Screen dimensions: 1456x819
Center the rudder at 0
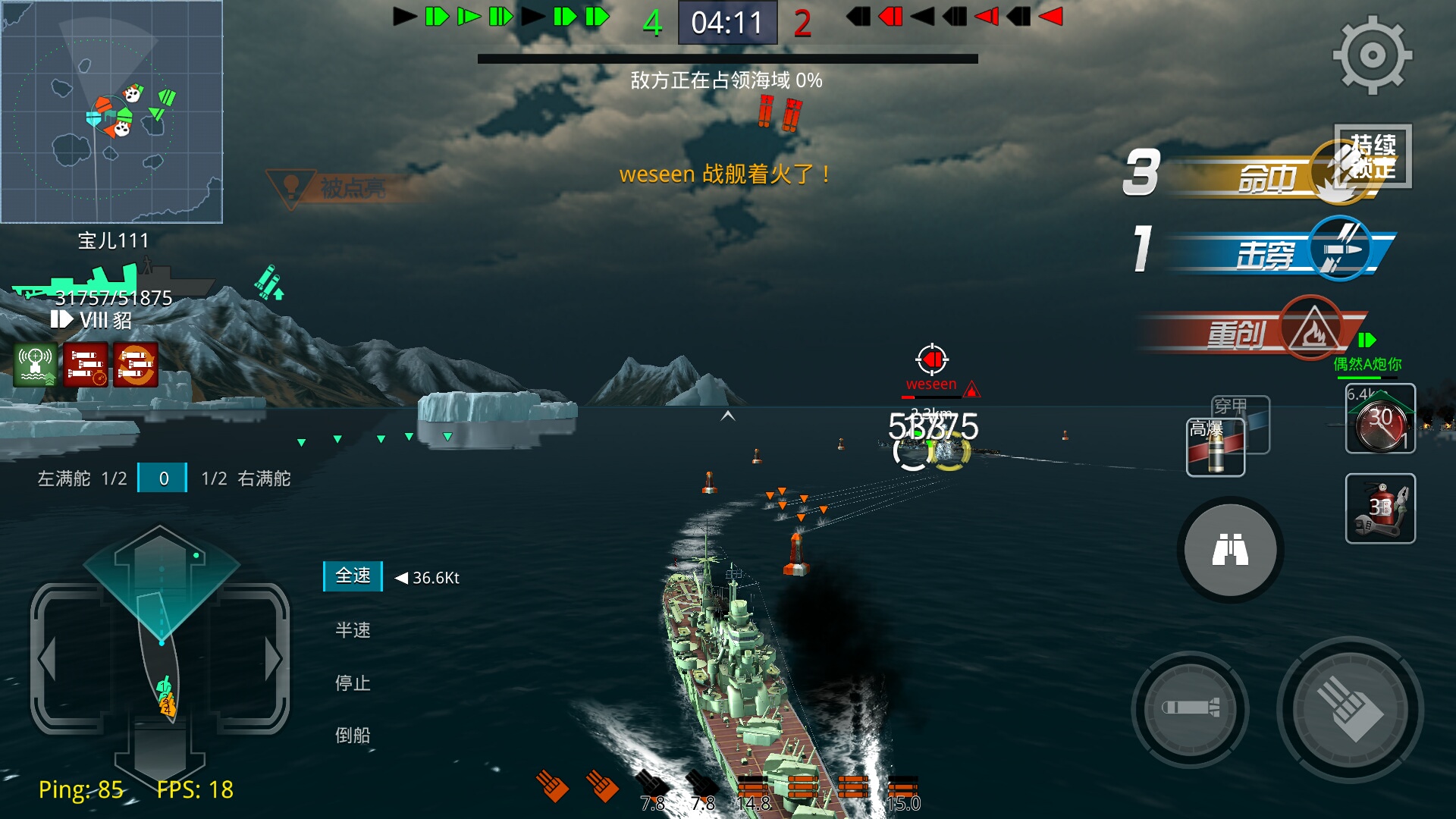pos(163,479)
